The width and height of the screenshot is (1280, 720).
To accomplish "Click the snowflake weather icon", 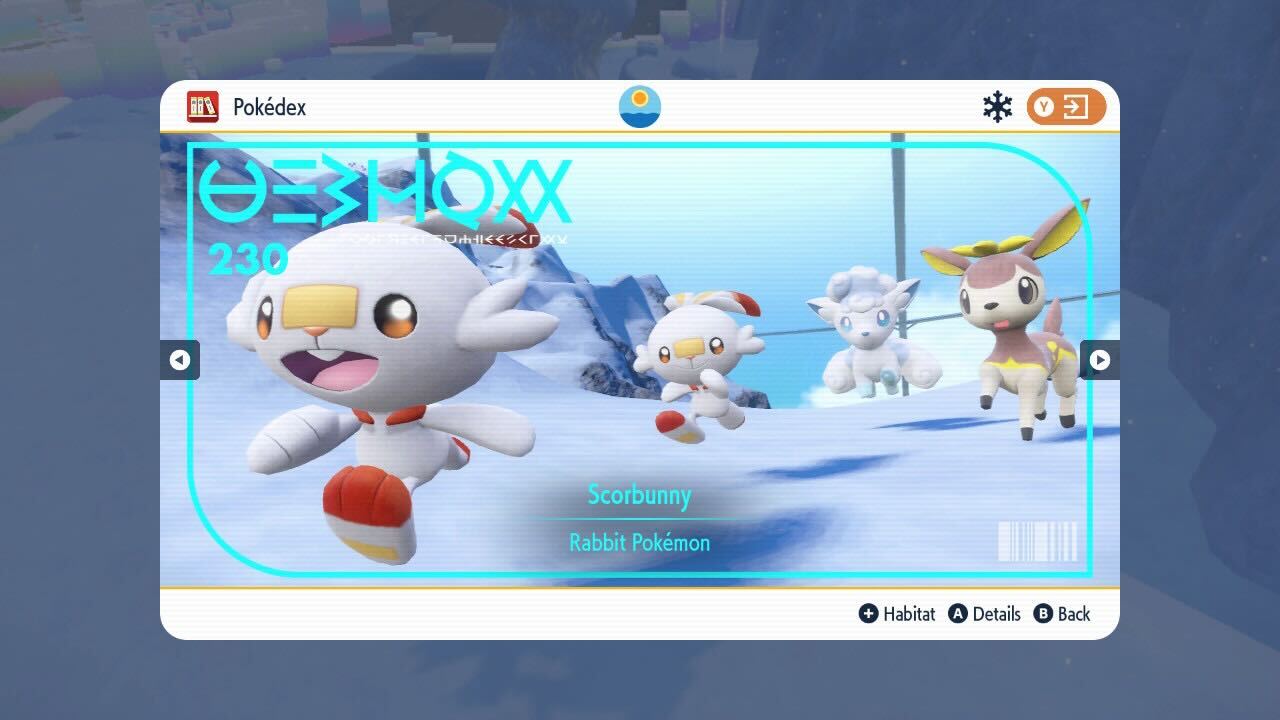I will [996, 104].
